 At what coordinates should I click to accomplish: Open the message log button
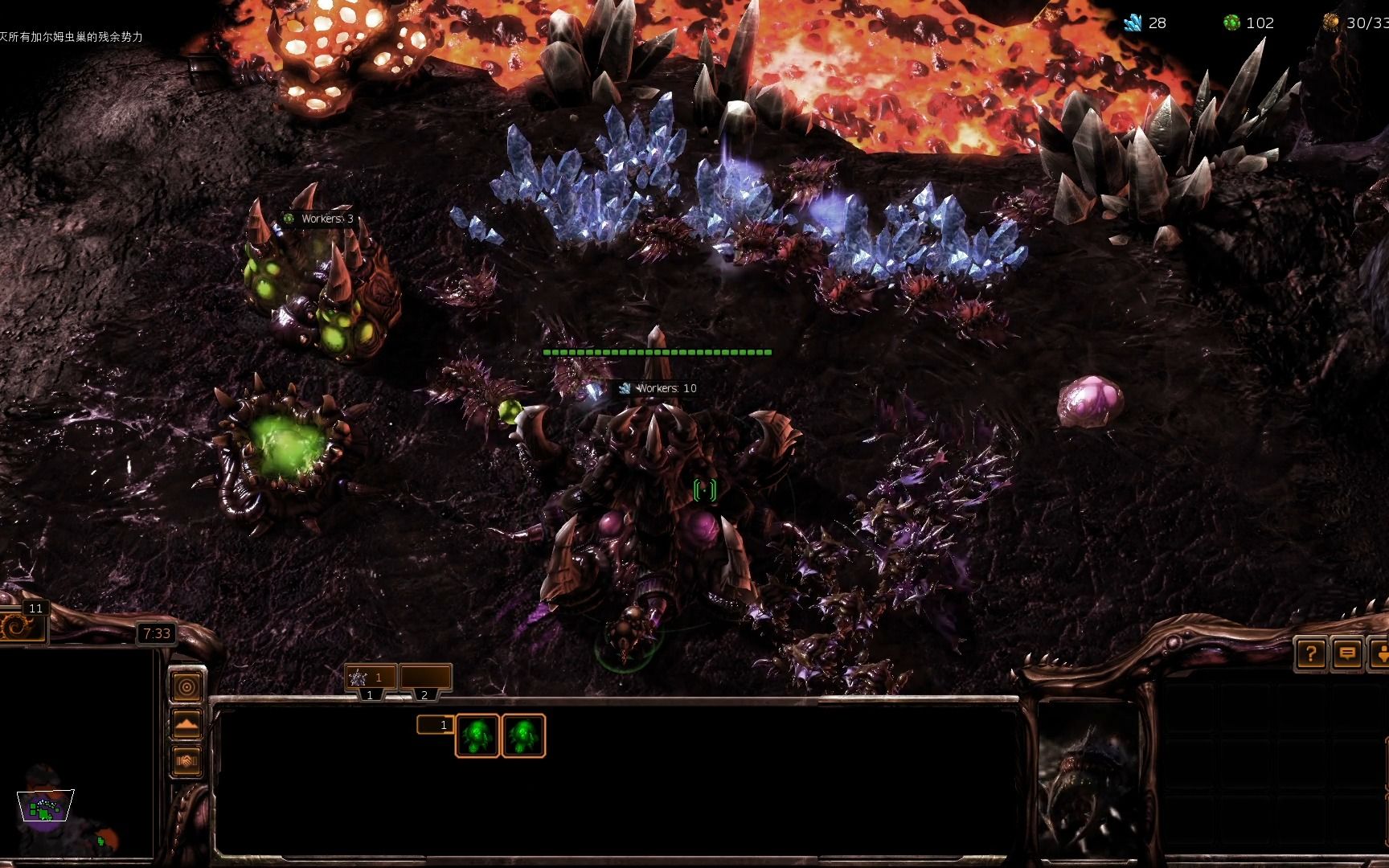1347,654
